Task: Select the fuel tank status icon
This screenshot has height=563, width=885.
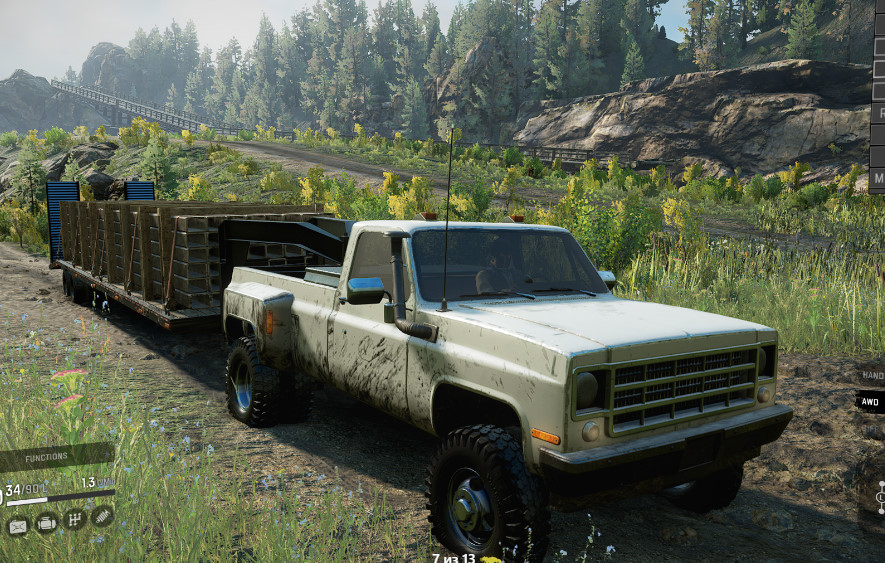Action: coord(18,523)
